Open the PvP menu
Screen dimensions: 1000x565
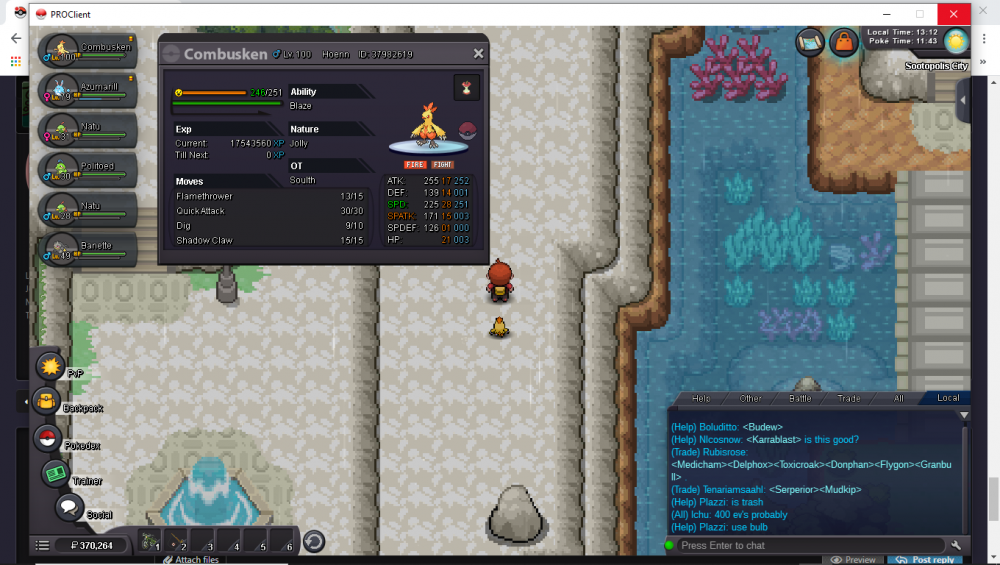pos(50,366)
